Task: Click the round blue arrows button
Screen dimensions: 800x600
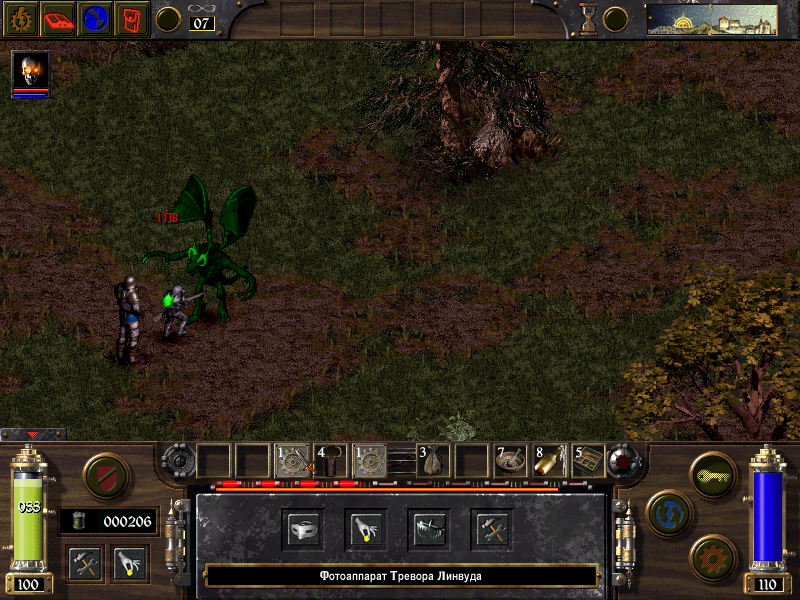Action: pos(665,509)
